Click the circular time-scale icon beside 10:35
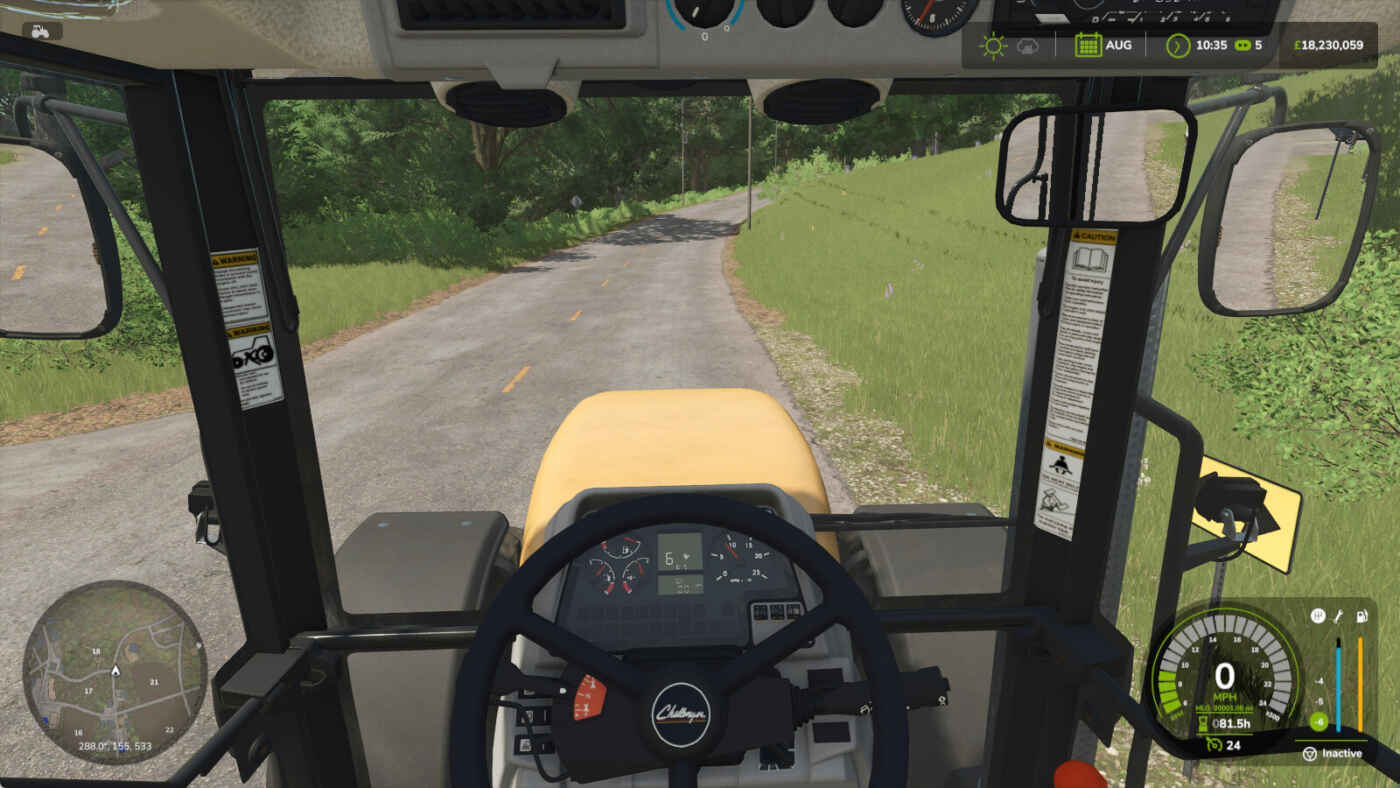Viewport: 1400px width, 788px height. pyautogui.click(x=1177, y=47)
